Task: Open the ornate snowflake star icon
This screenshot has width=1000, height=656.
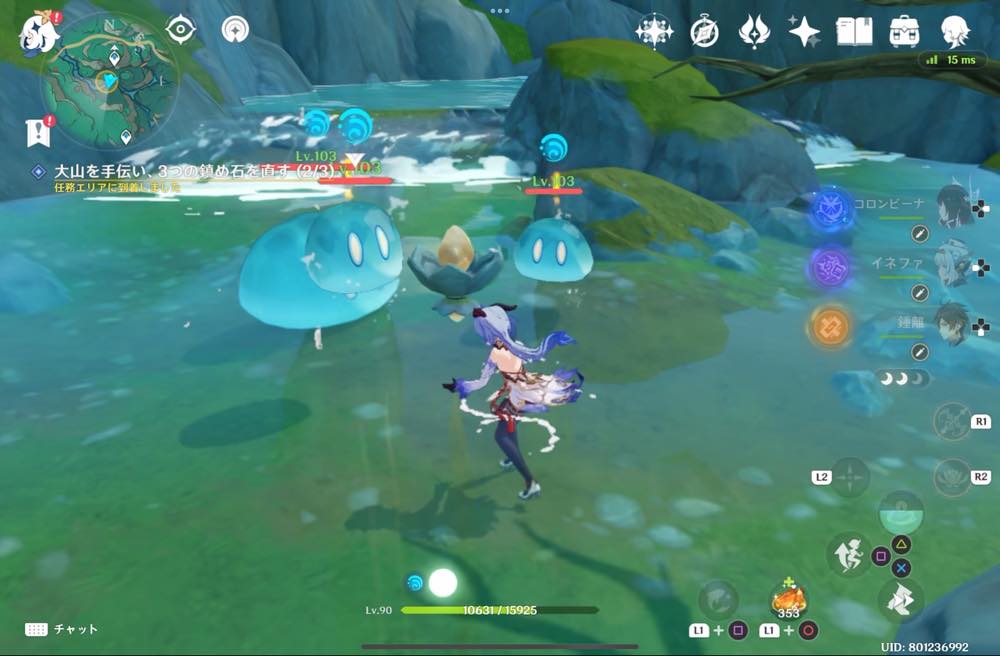Action: tap(654, 31)
